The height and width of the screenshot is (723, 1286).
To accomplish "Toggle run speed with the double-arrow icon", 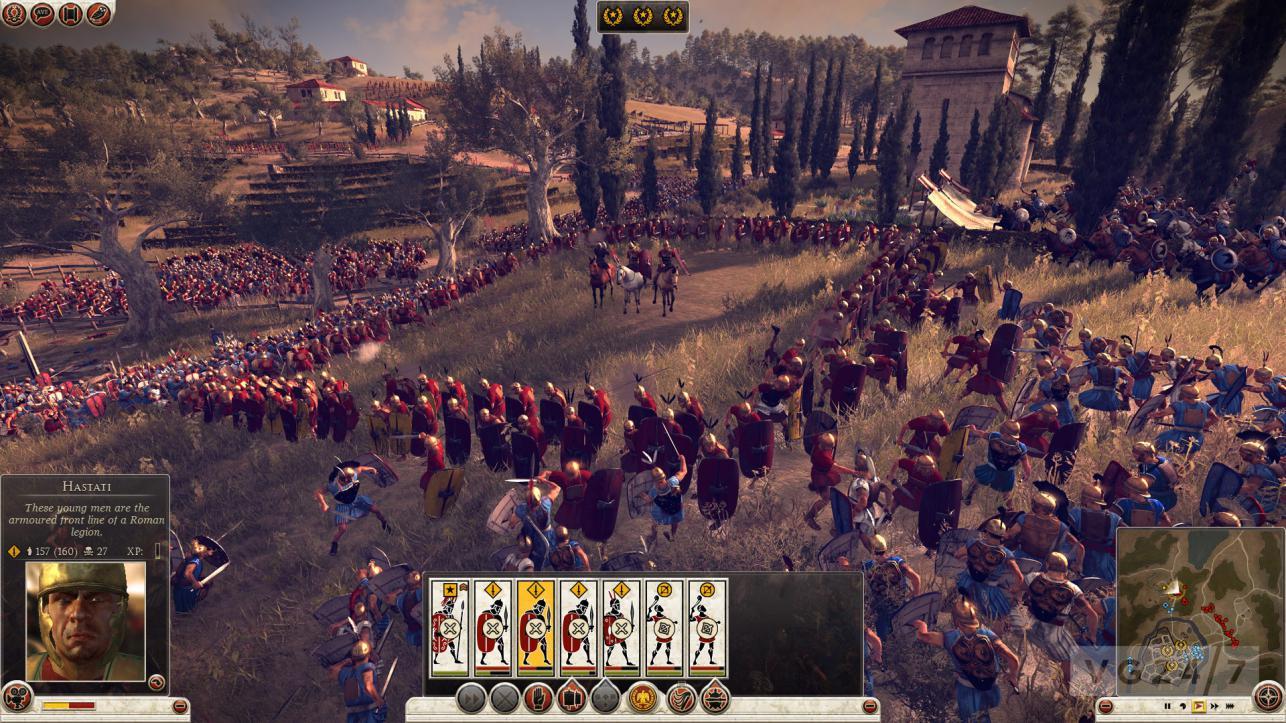I will pos(470,700).
